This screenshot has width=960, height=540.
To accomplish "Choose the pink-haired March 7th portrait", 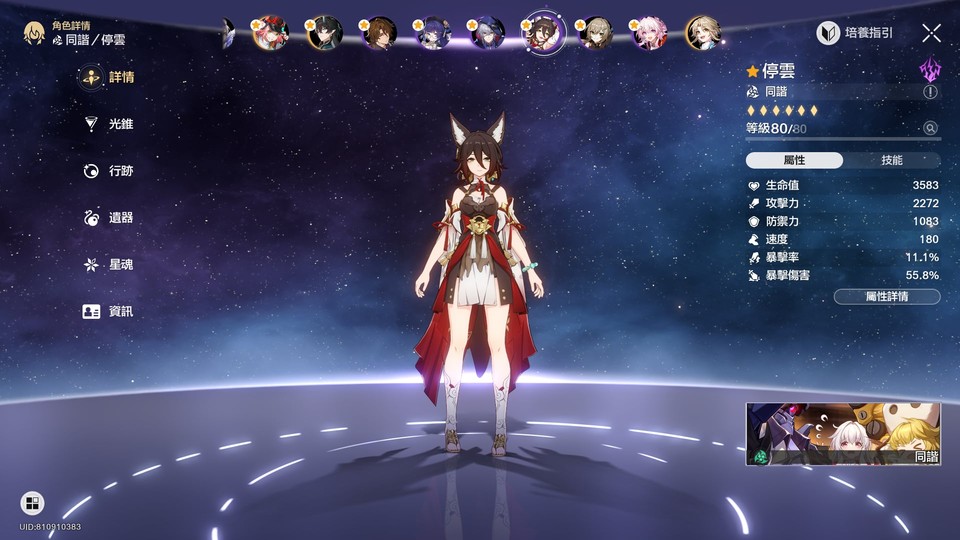I will [650, 33].
